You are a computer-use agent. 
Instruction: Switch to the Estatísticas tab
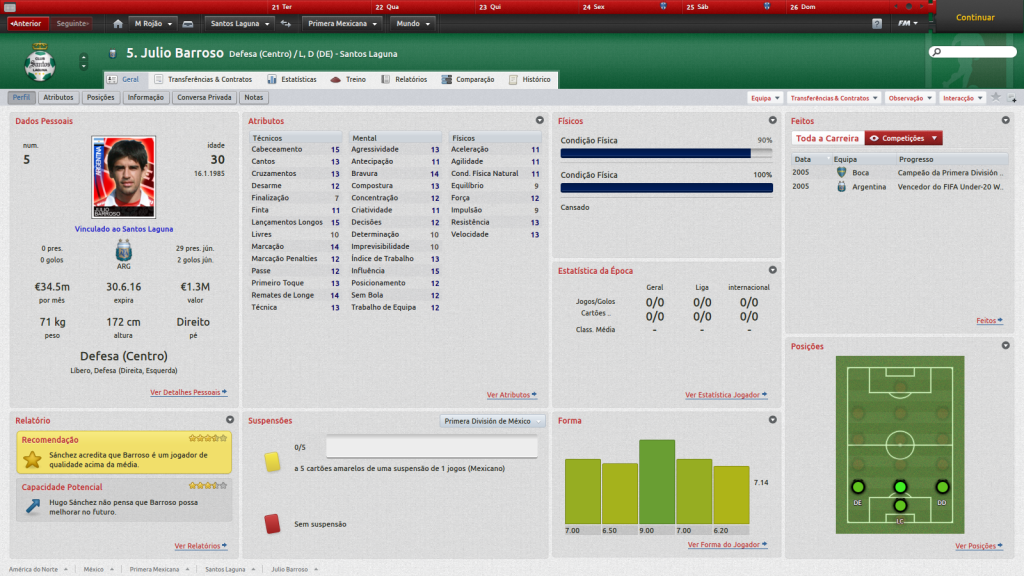point(292,79)
